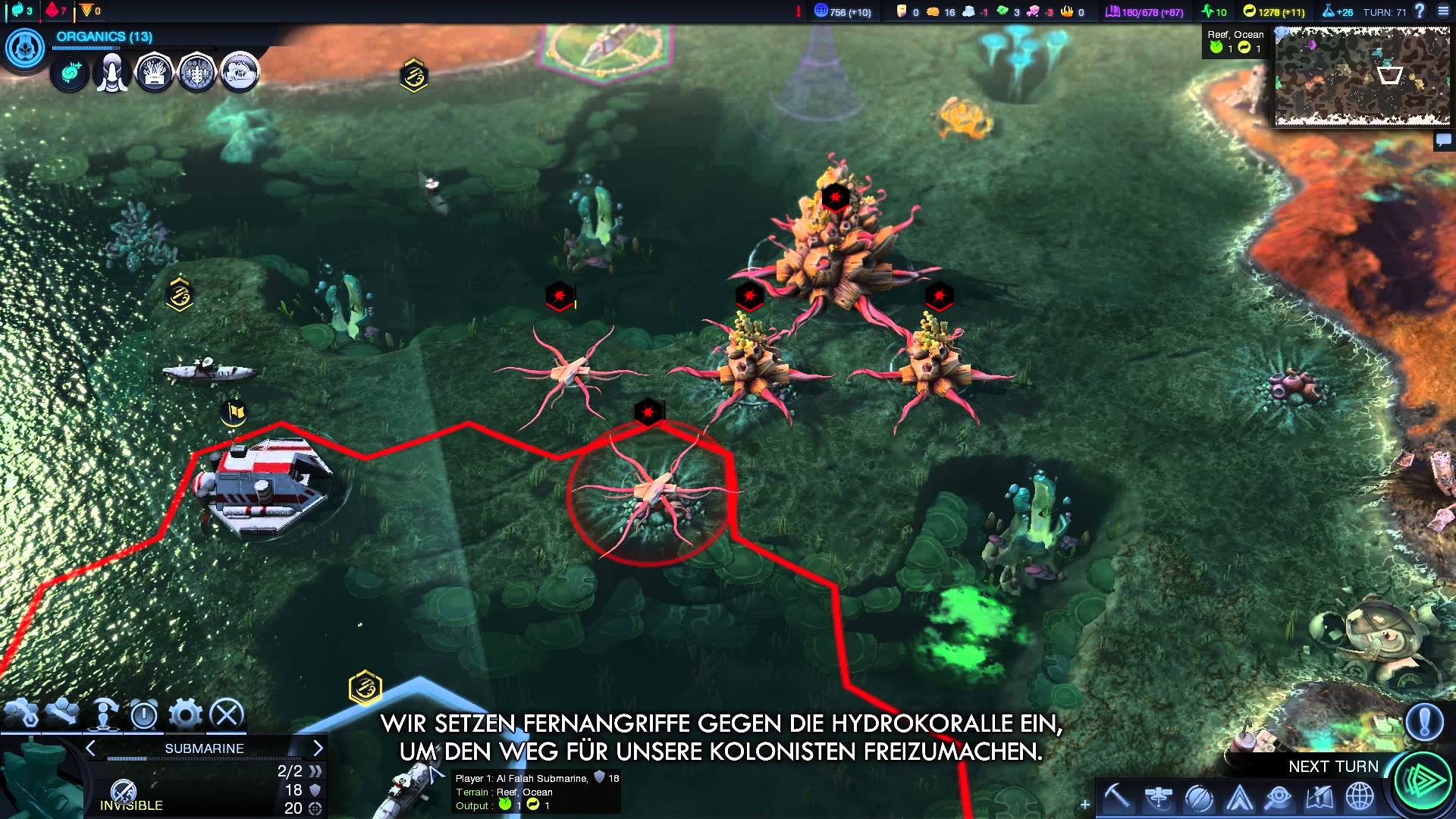Open the game menu hamburger icon

point(1443,11)
